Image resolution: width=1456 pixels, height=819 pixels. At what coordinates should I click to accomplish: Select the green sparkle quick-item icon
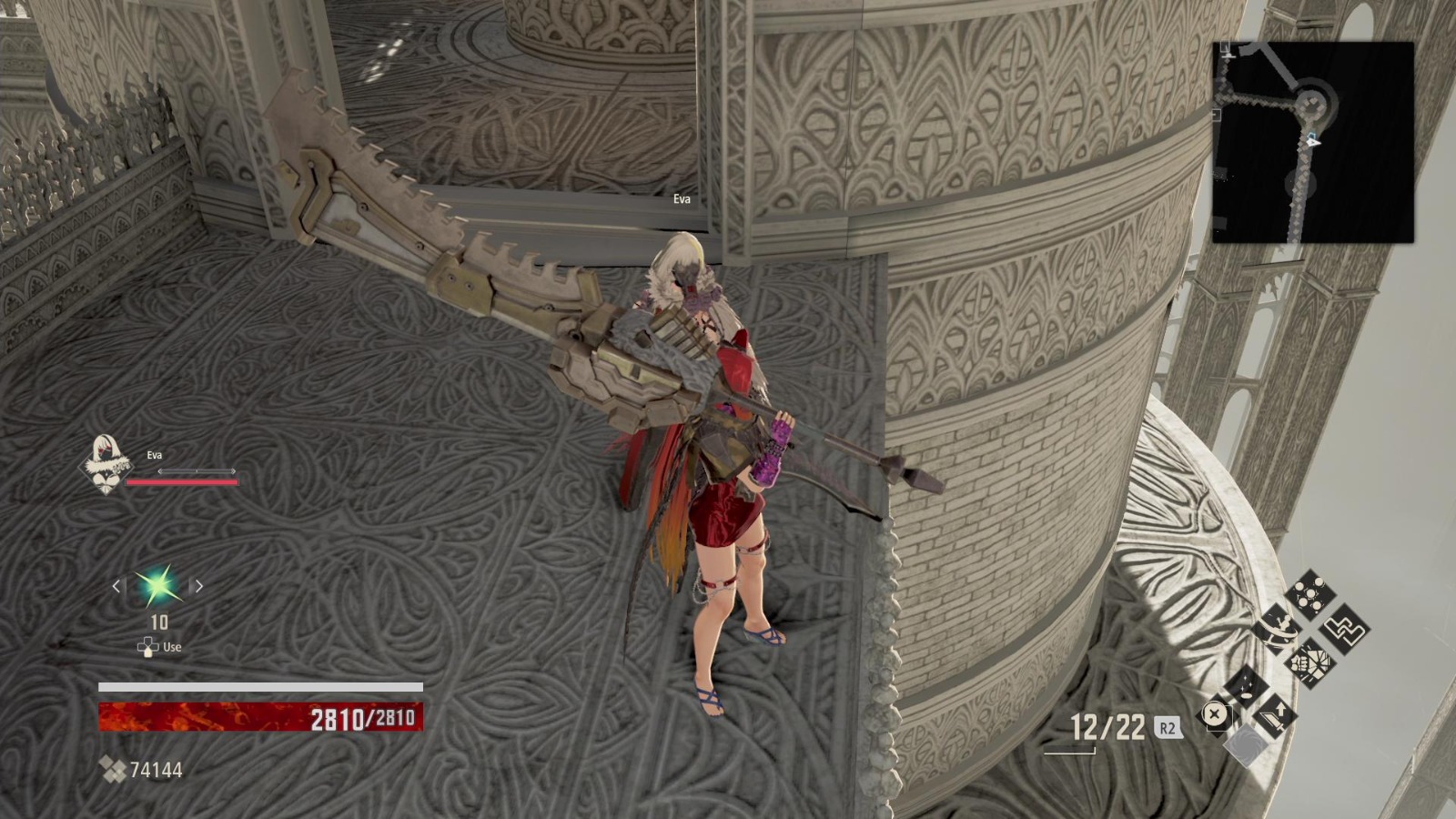(x=157, y=585)
